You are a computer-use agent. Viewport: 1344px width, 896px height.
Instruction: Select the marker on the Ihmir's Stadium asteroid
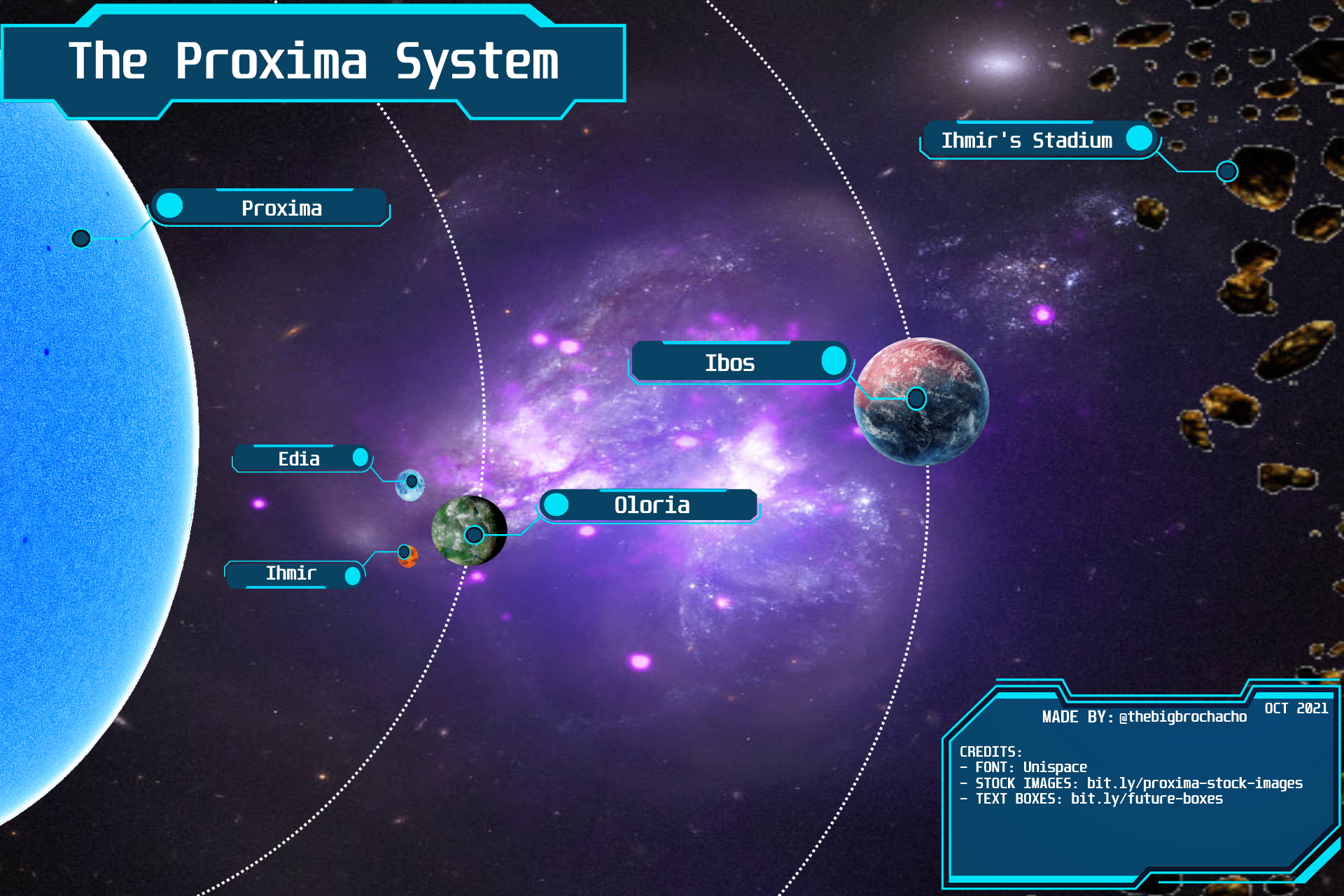point(1227,171)
